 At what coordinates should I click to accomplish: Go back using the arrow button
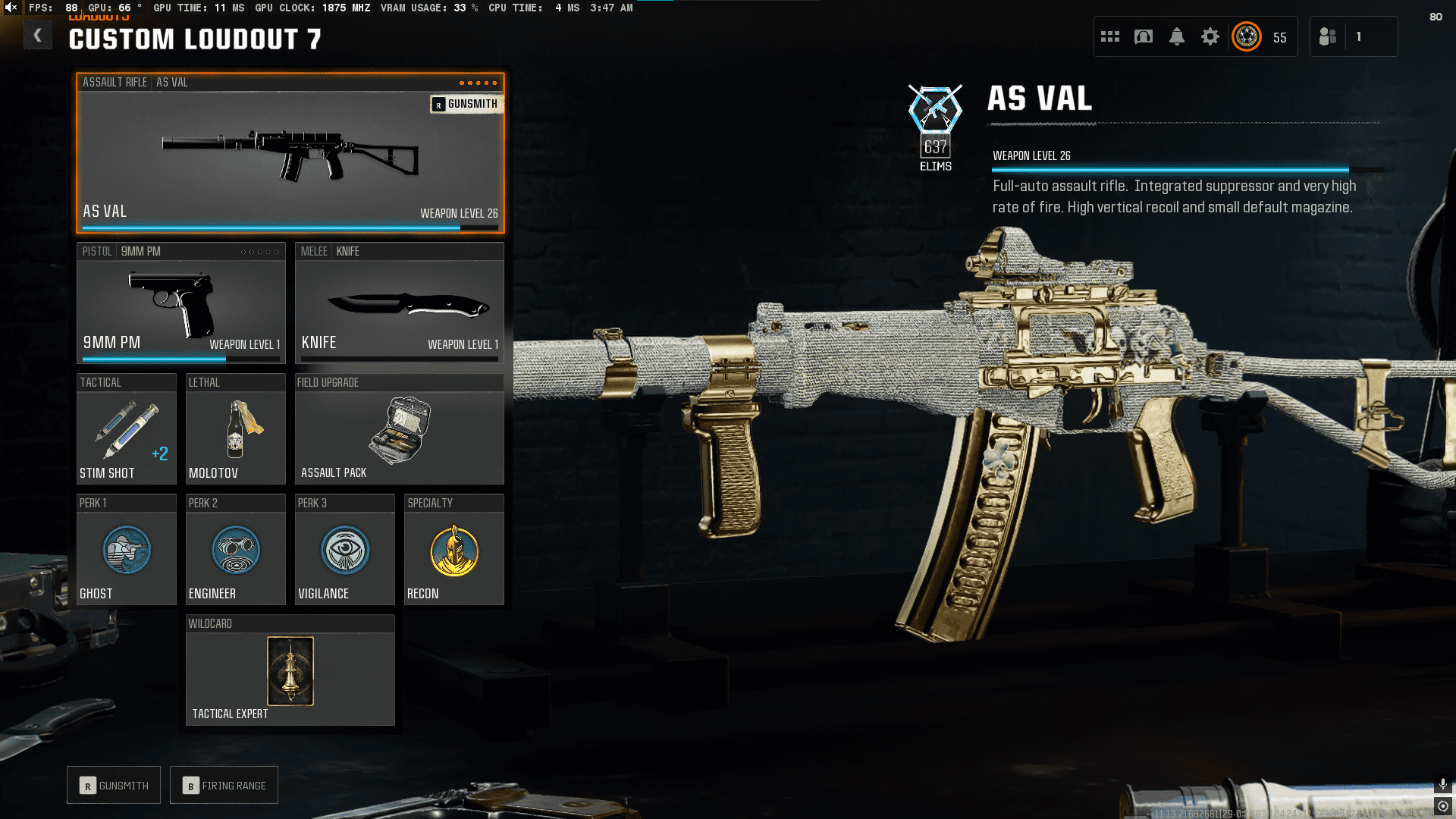37,36
